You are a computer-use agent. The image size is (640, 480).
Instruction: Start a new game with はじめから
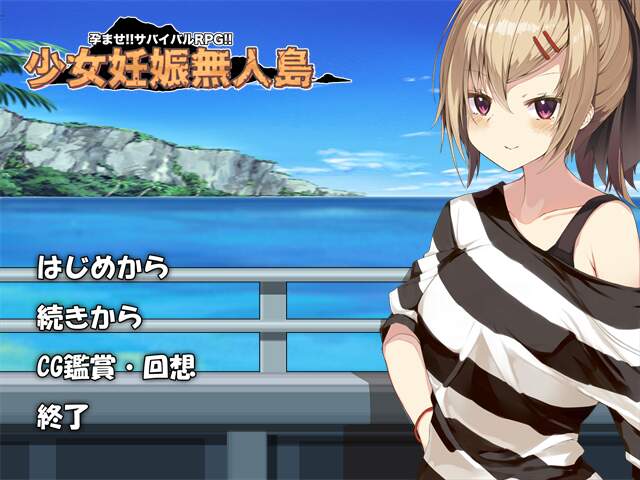point(102,268)
